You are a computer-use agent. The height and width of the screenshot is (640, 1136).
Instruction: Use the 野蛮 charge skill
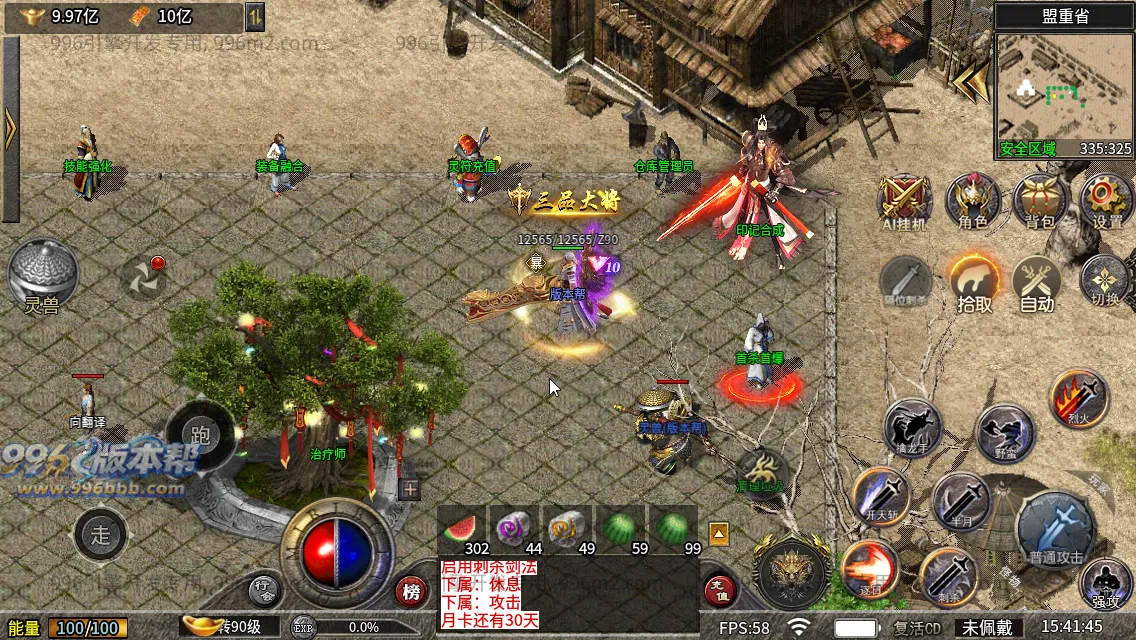[x=1004, y=434]
